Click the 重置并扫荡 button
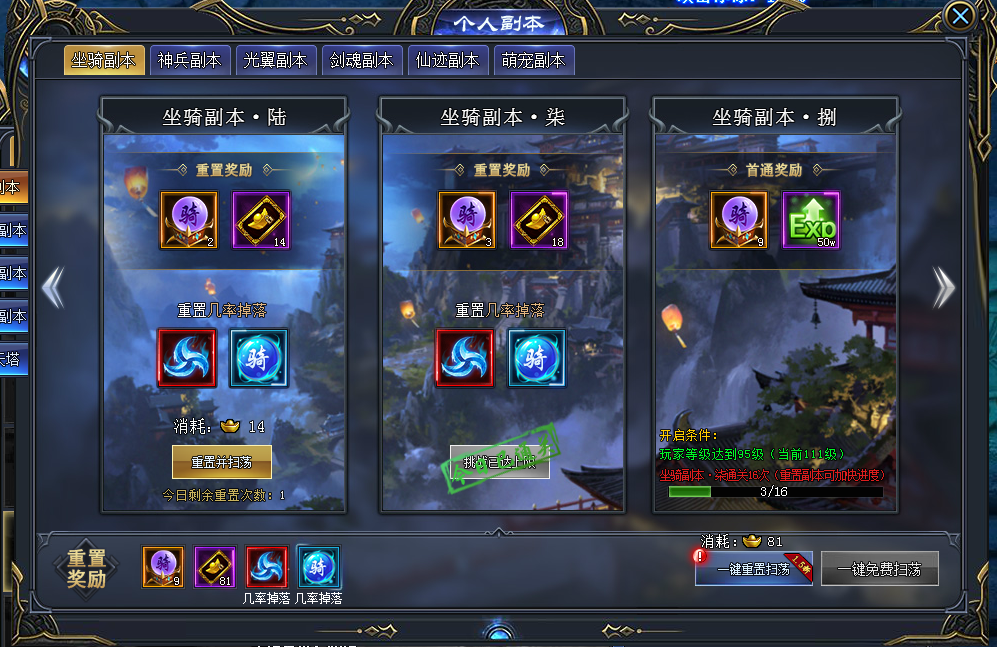This screenshot has height=647, width=997. pos(222,462)
